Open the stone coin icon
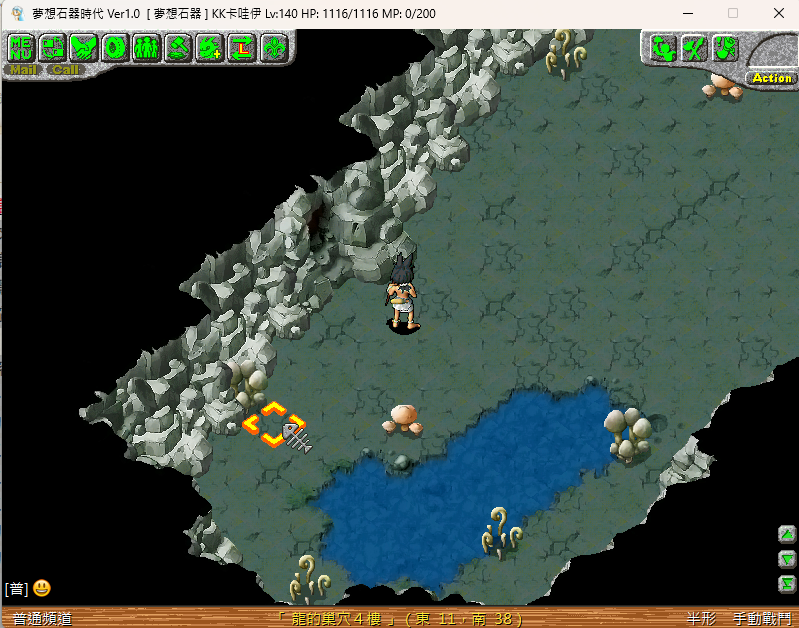This screenshot has width=799, height=628. point(115,47)
